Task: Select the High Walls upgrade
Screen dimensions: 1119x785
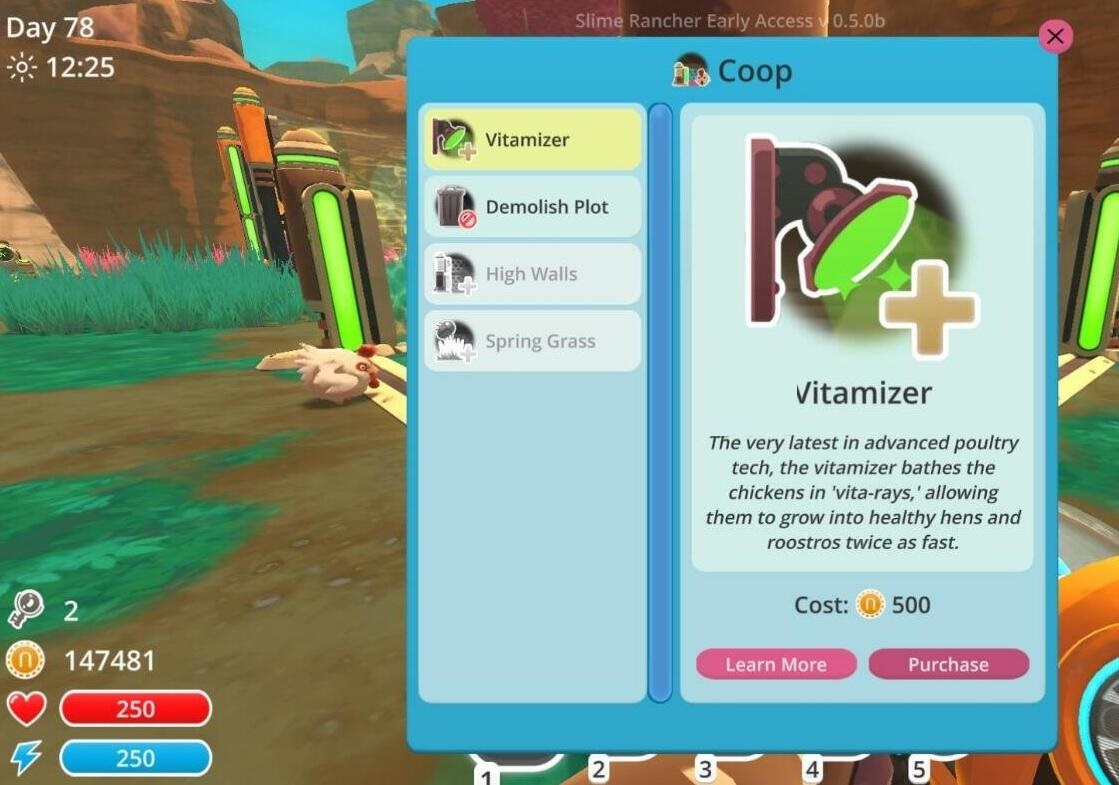Action: (x=532, y=274)
